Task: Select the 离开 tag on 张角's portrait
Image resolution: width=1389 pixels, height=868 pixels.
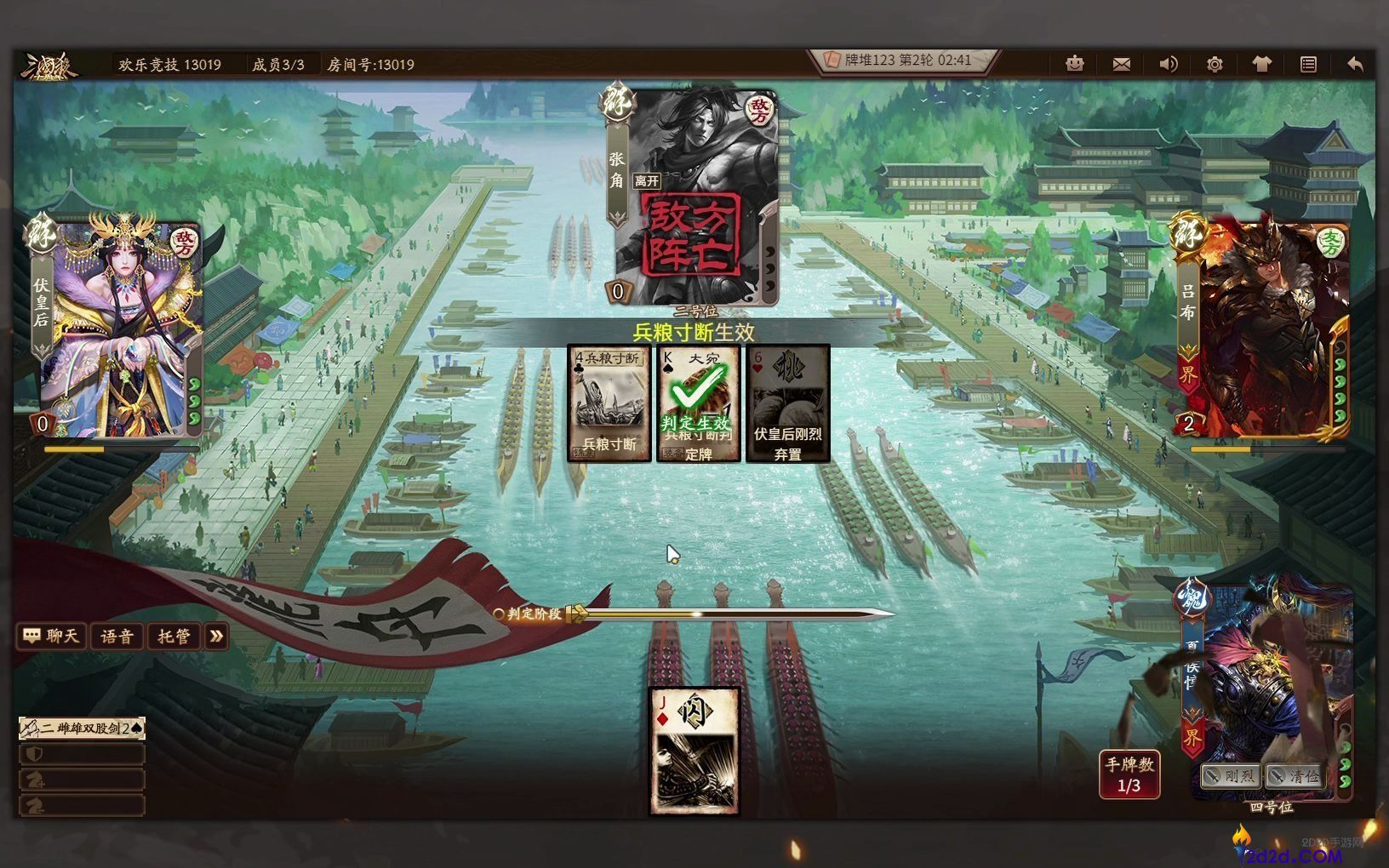Action: [x=647, y=180]
